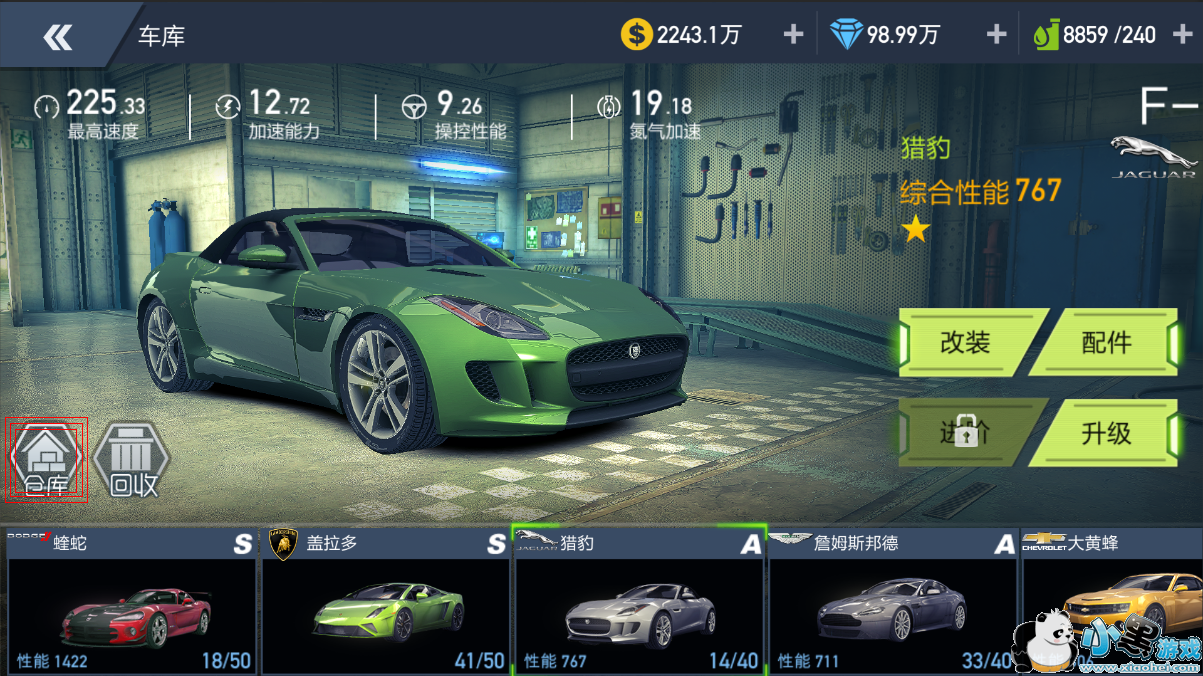Select the silver 猎豹 Jaguar car card
The image size is (1203, 676).
click(x=639, y=600)
